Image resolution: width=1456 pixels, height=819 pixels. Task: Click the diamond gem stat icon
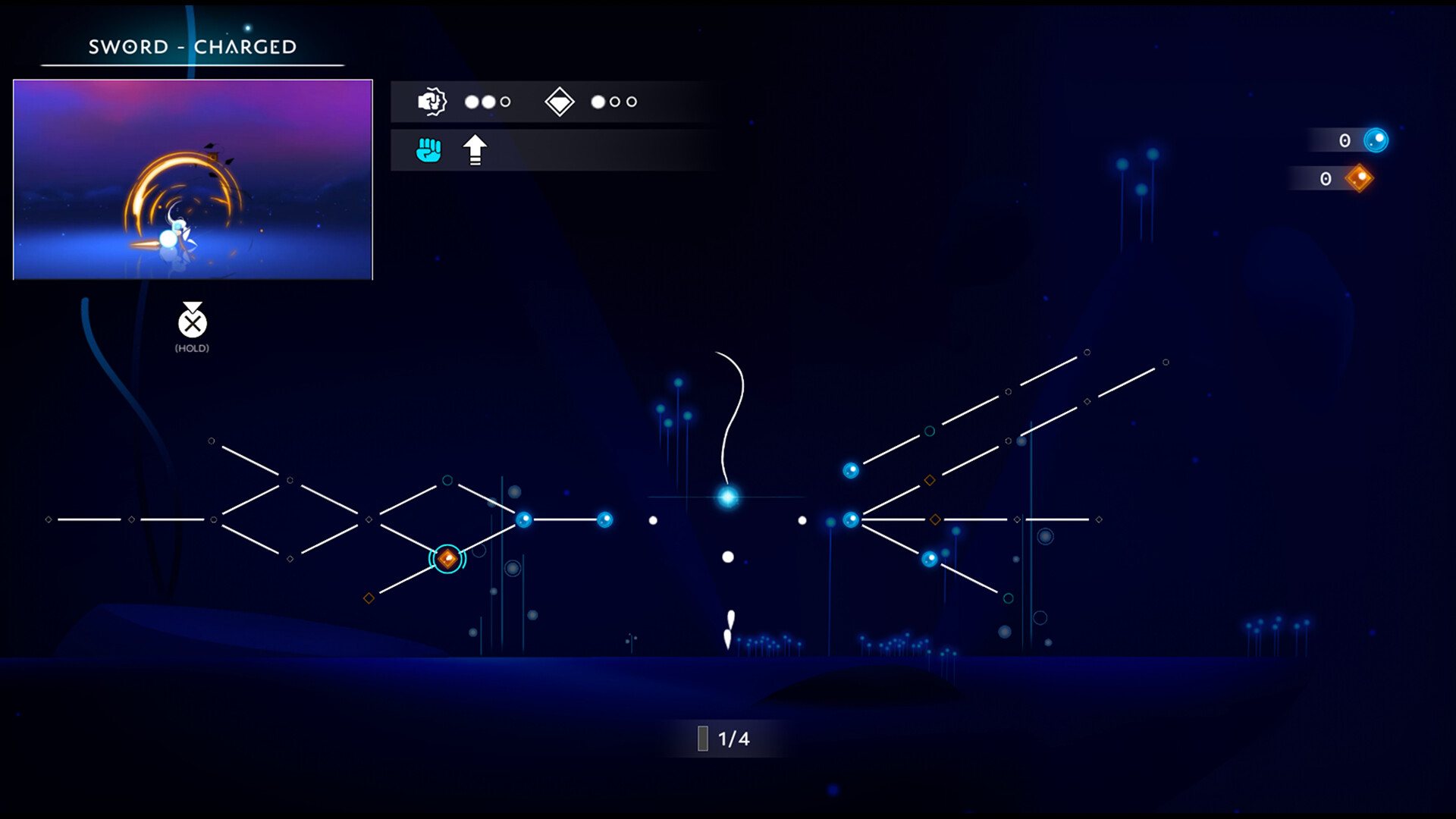pyautogui.click(x=560, y=101)
